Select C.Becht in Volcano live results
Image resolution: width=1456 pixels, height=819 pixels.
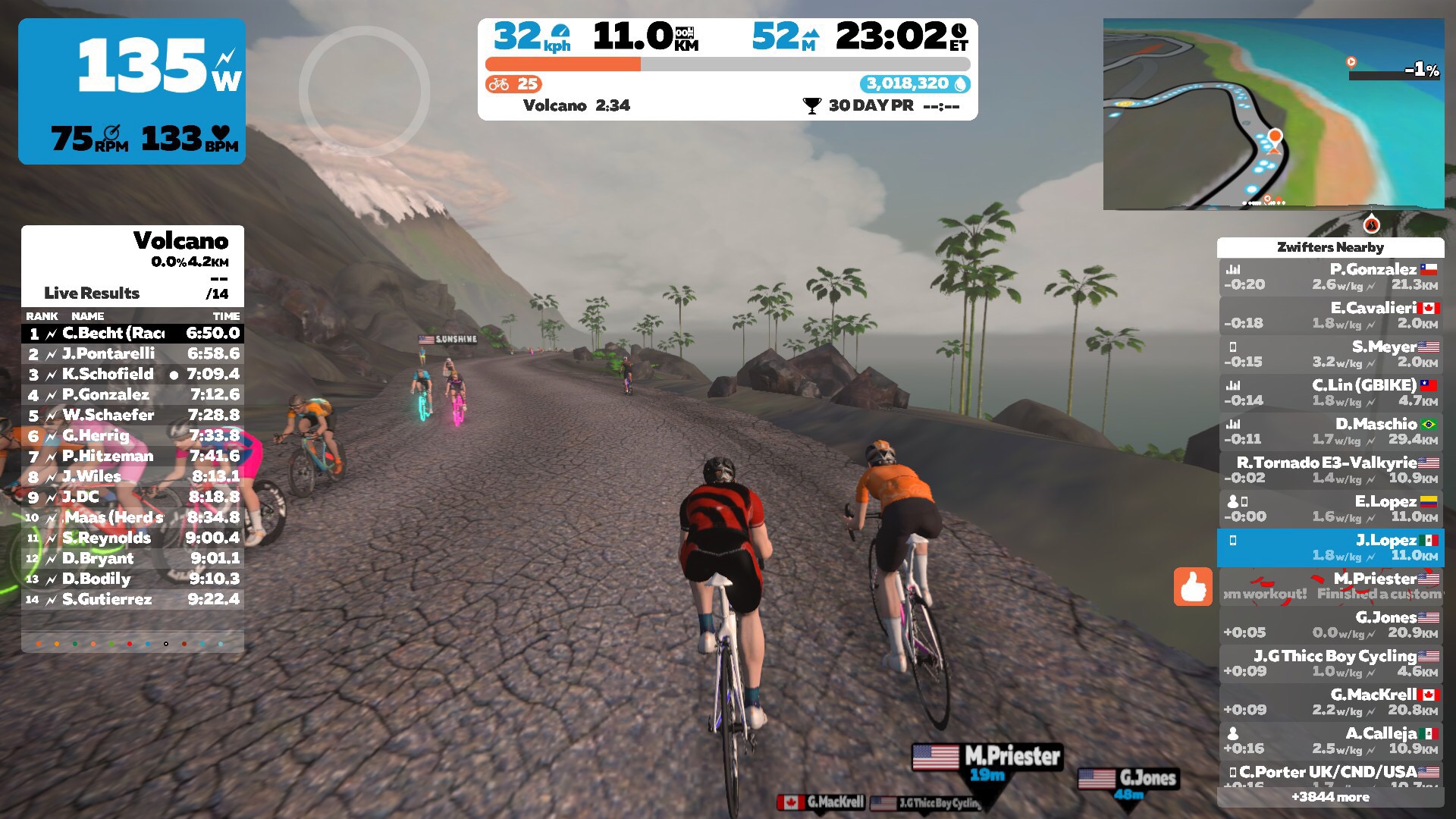133,333
